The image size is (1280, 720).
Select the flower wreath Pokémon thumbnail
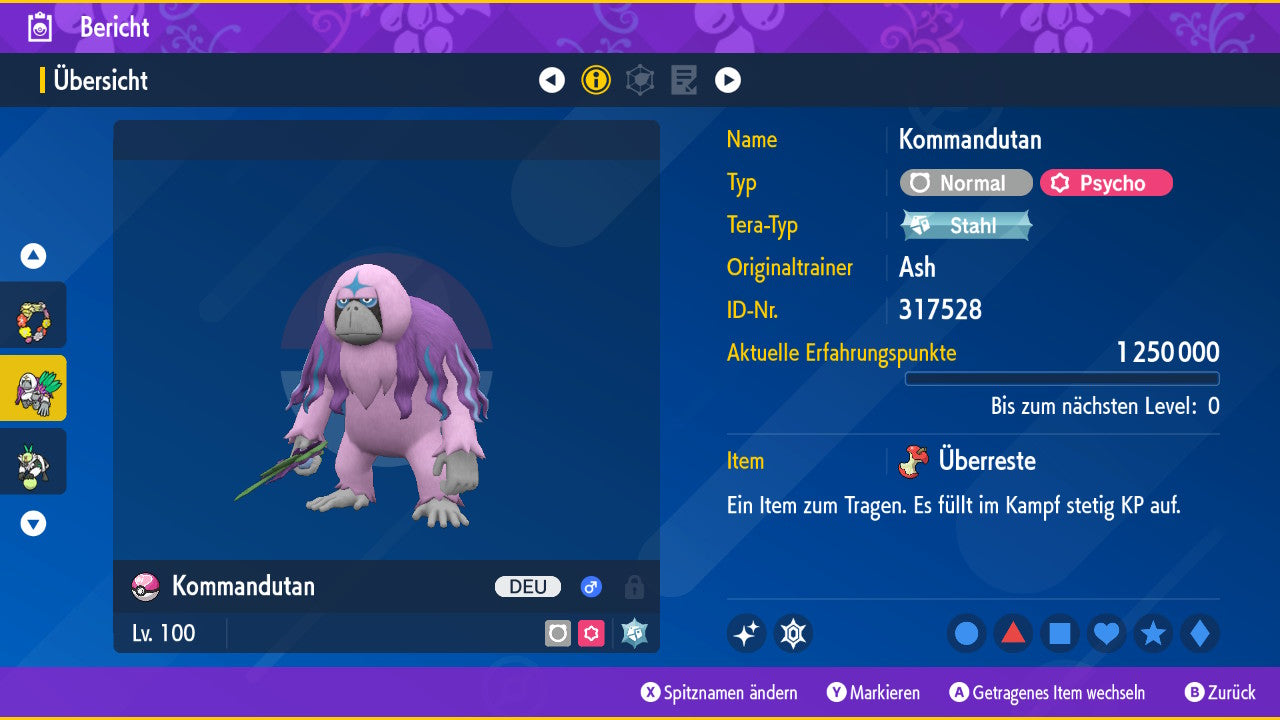point(33,316)
